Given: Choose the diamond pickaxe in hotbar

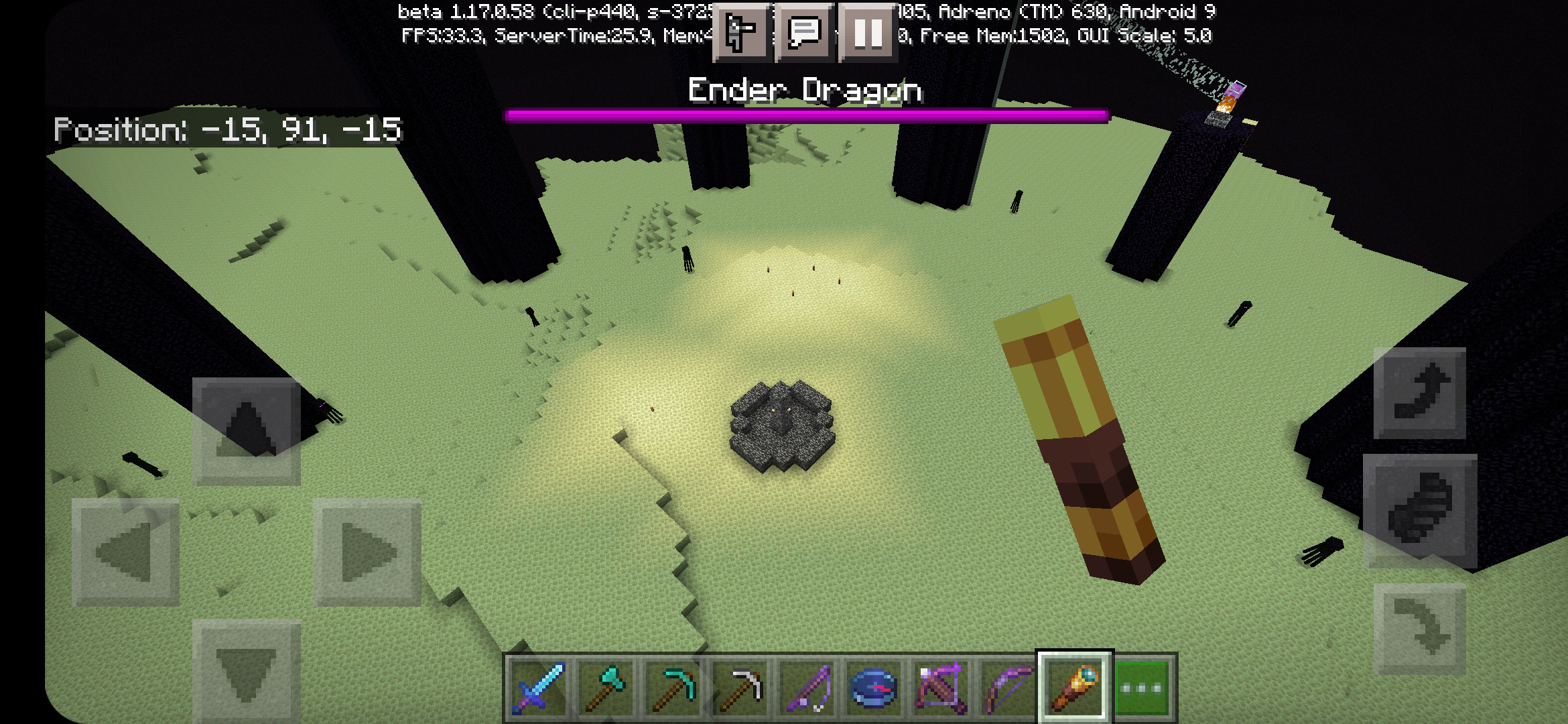Looking at the screenshot, I should point(672,688).
